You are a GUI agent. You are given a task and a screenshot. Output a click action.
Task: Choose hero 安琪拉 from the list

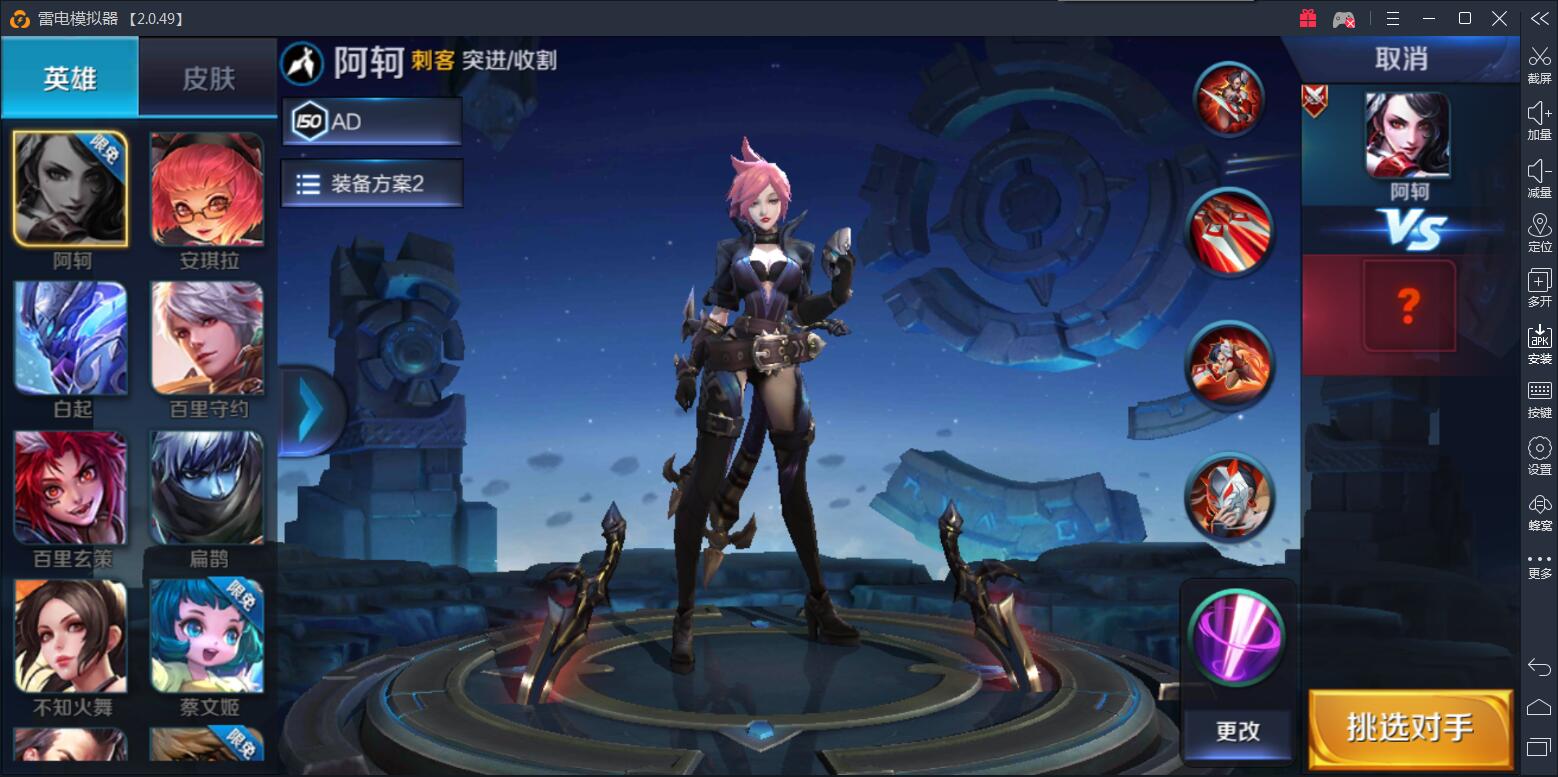[x=208, y=190]
